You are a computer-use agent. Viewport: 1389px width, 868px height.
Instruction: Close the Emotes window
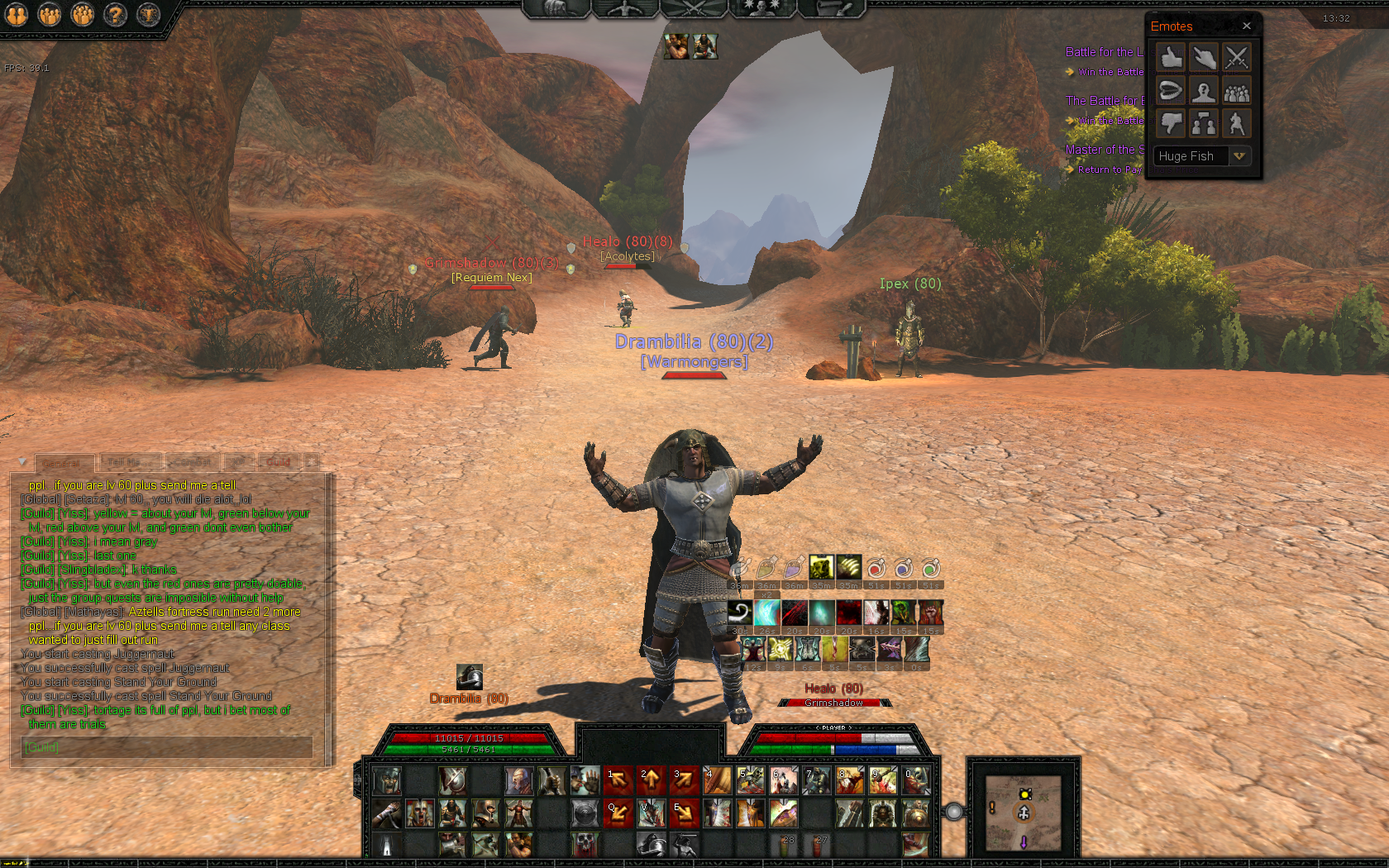pos(1247,26)
